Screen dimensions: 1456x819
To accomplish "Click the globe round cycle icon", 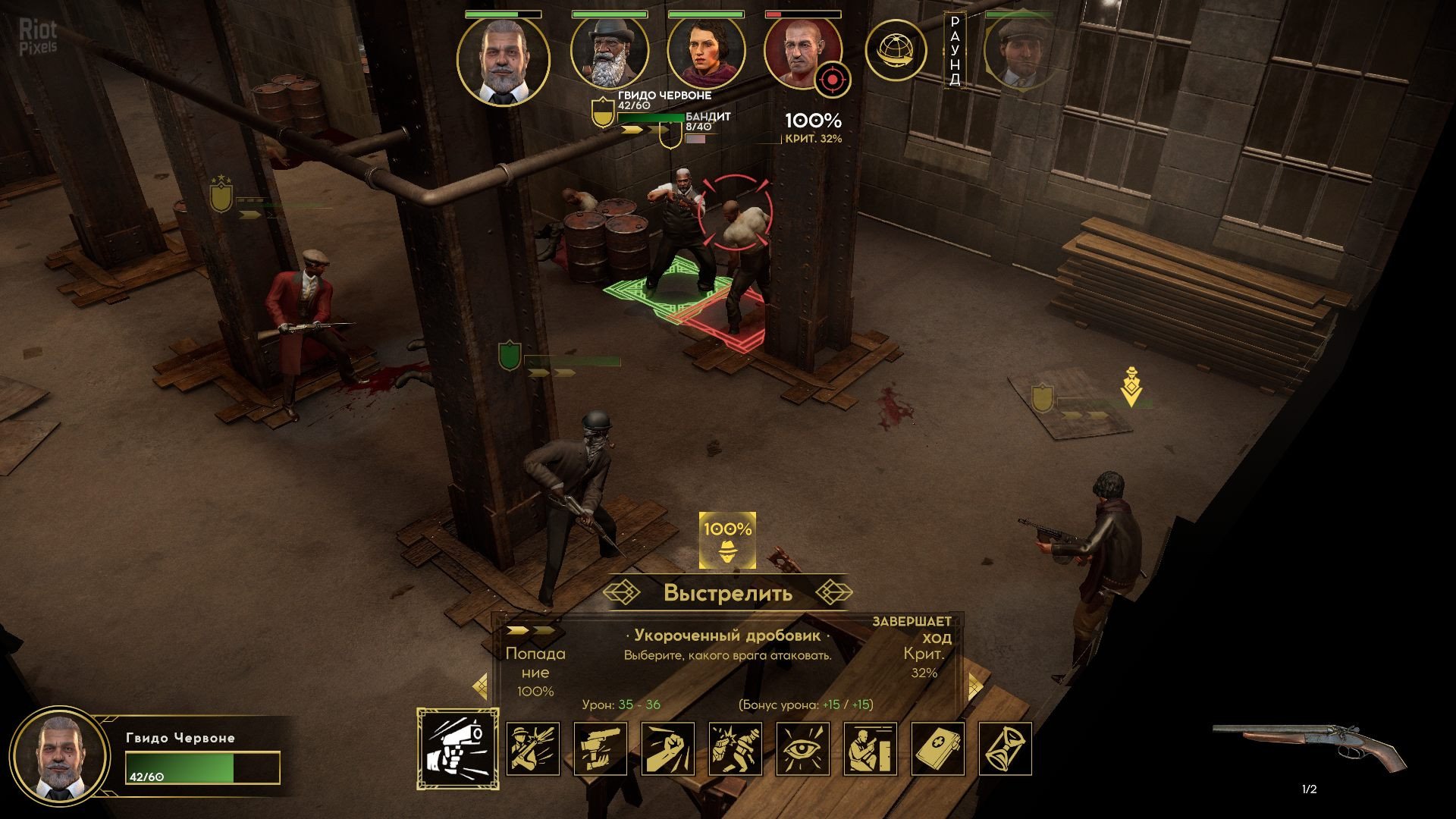I will pos(896,51).
